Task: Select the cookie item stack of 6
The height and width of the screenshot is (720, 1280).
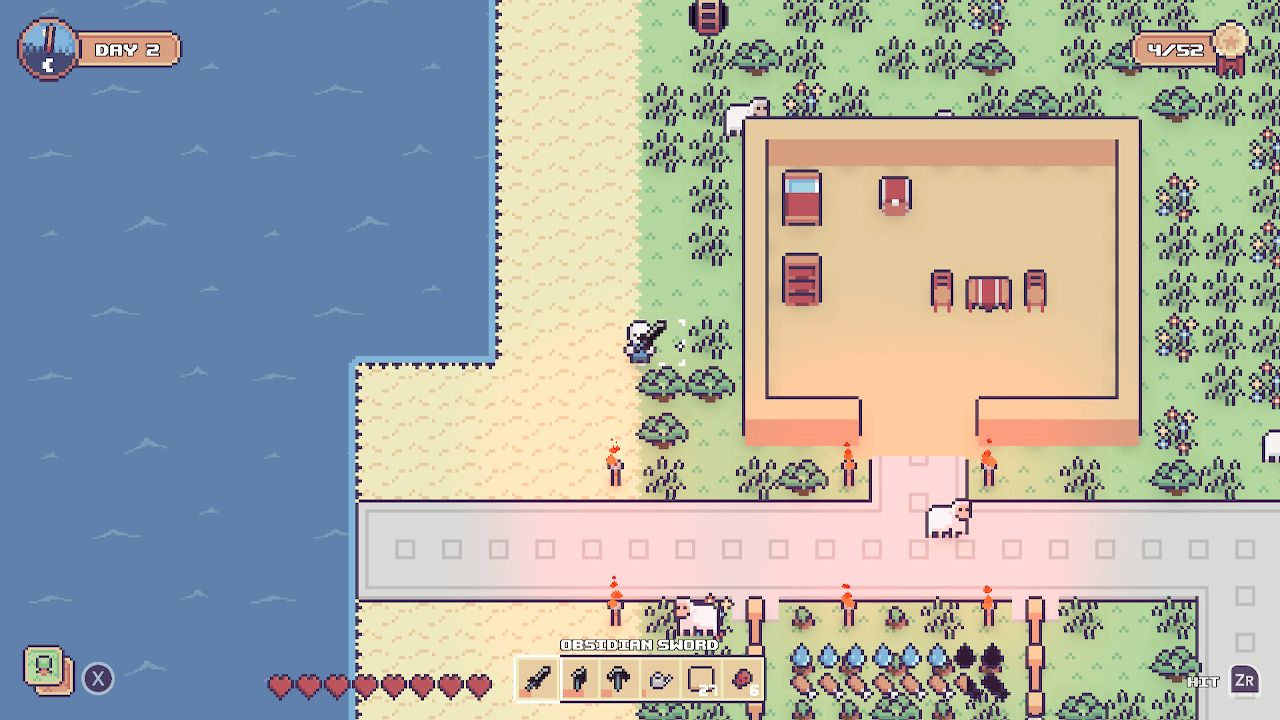Action: 743,676
